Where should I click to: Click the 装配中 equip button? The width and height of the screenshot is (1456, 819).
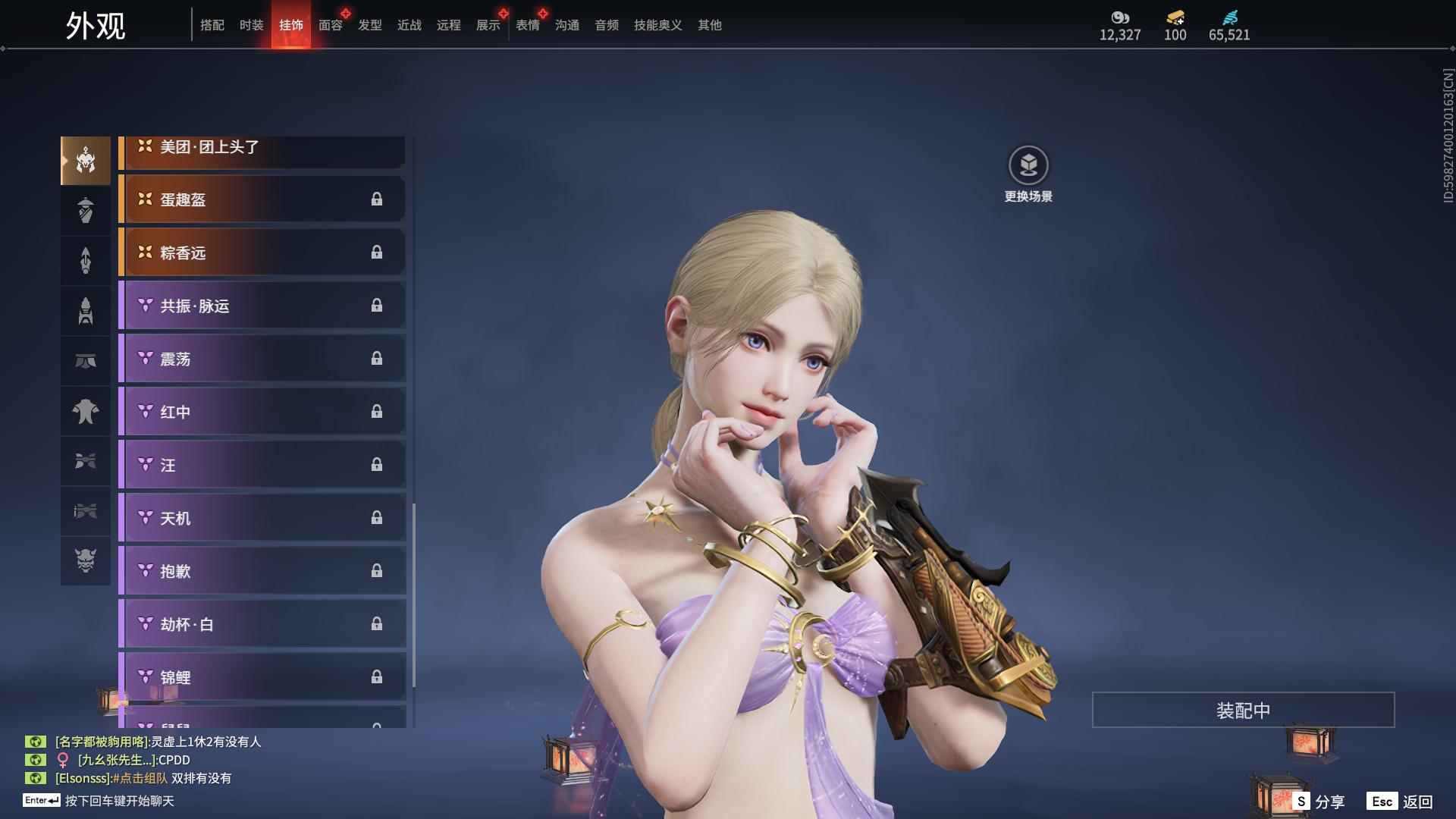click(x=1243, y=710)
